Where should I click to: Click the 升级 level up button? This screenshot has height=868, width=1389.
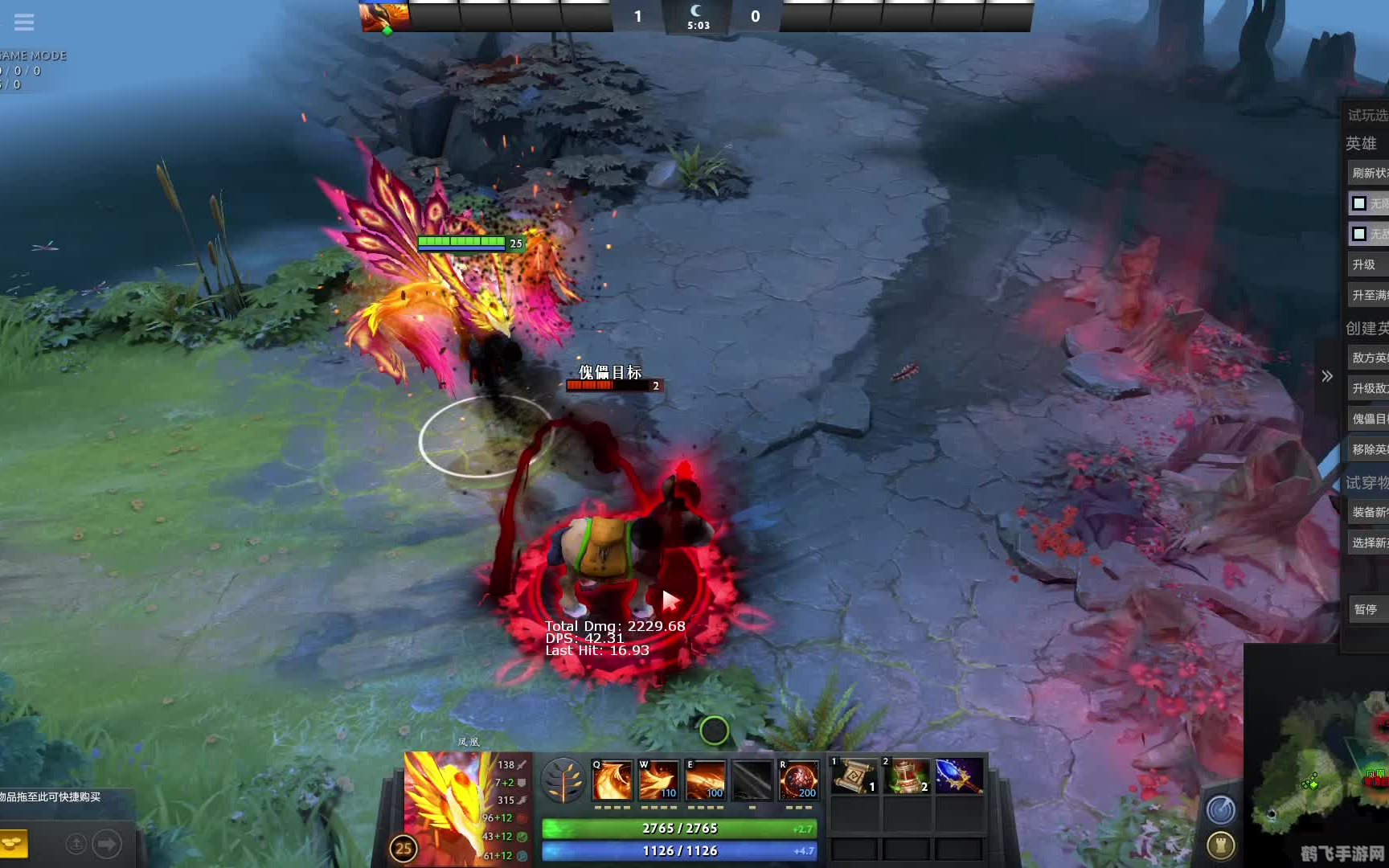1368,264
